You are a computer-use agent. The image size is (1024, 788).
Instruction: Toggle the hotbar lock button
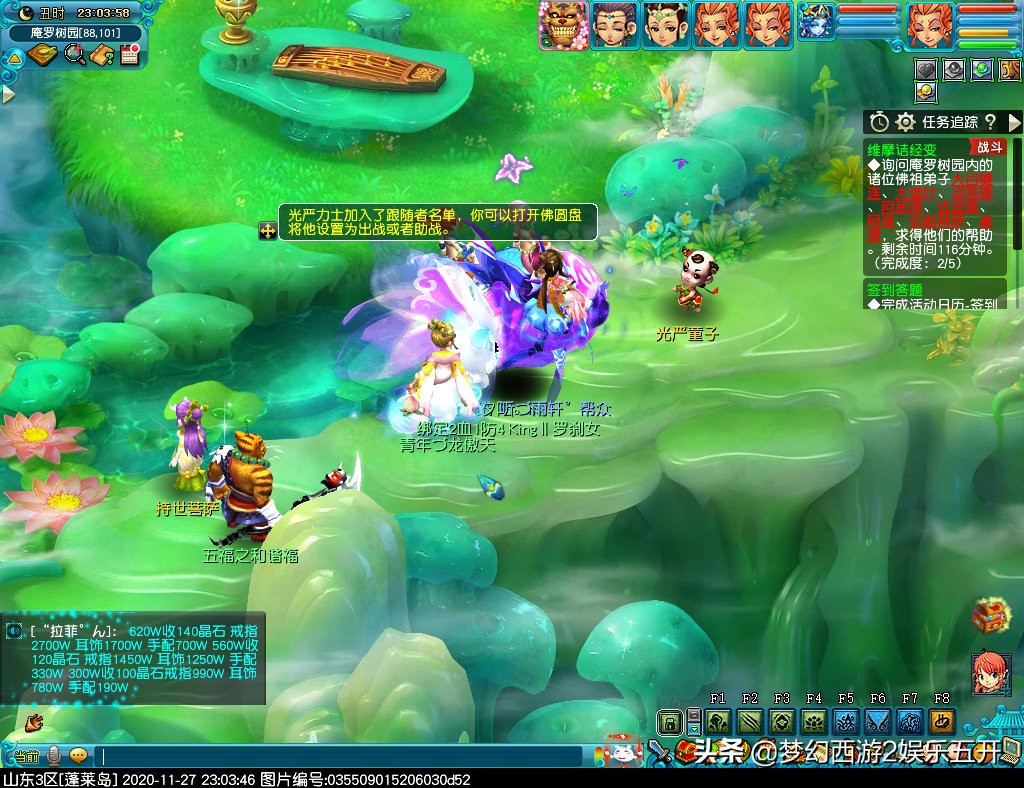click(x=669, y=722)
